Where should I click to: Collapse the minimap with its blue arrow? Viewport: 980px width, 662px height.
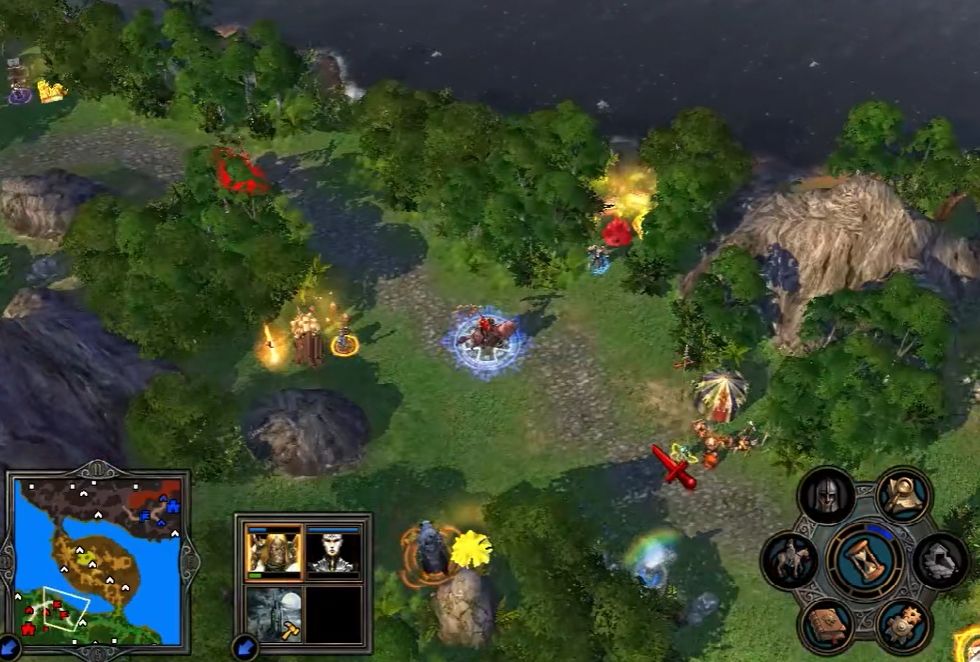coord(8,649)
